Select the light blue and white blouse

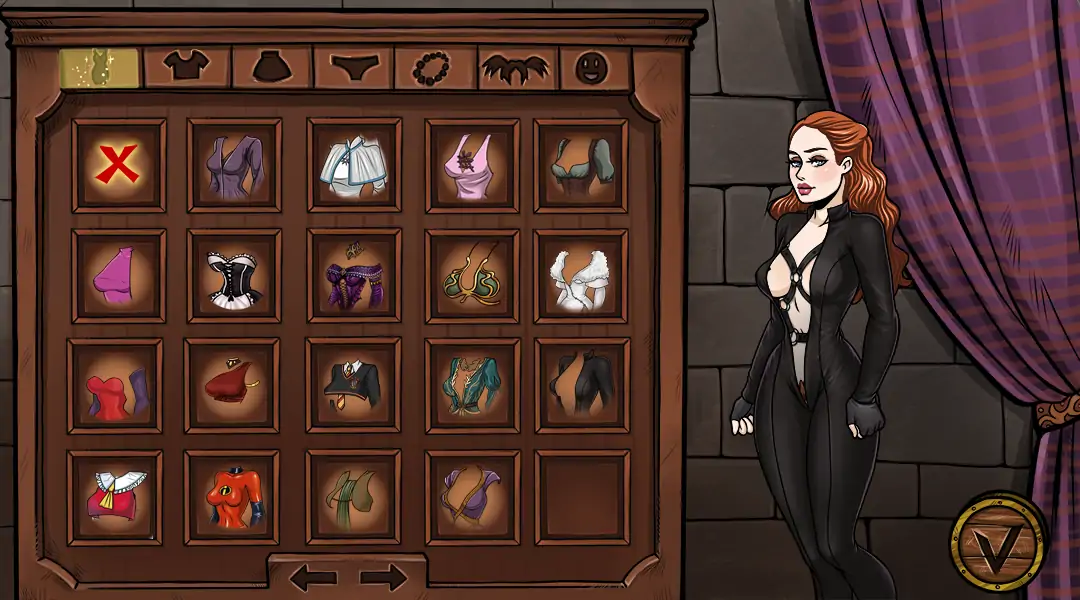click(353, 165)
